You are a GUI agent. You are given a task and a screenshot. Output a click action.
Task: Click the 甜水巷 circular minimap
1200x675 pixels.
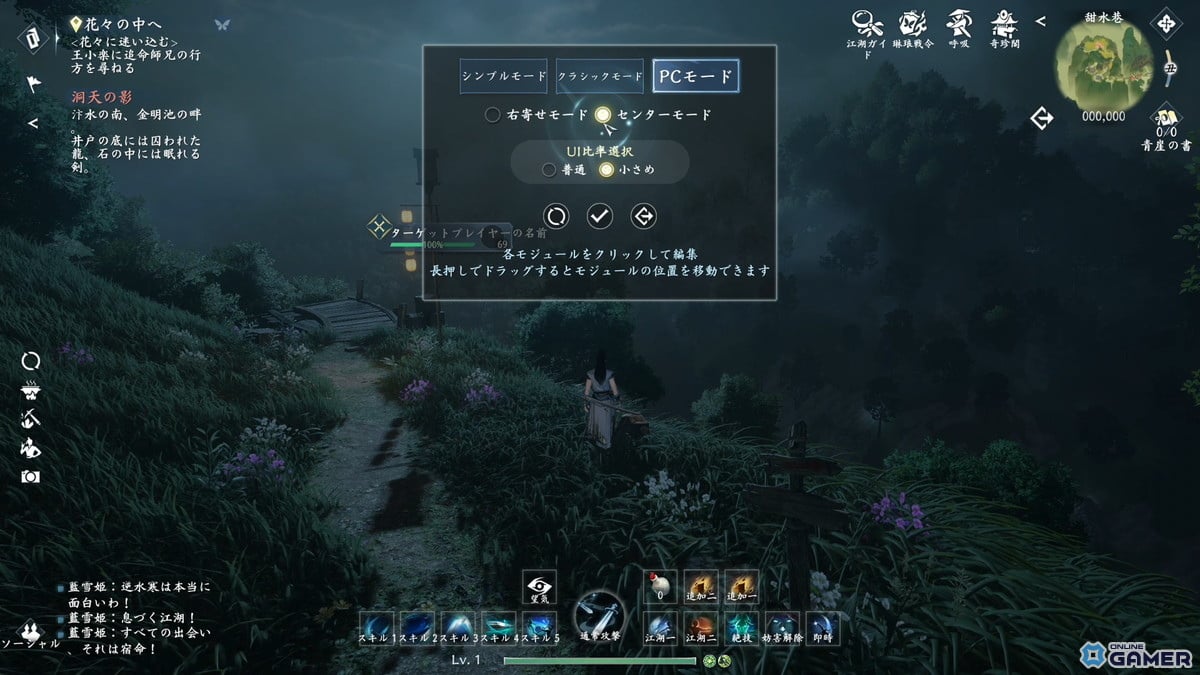(1103, 64)
